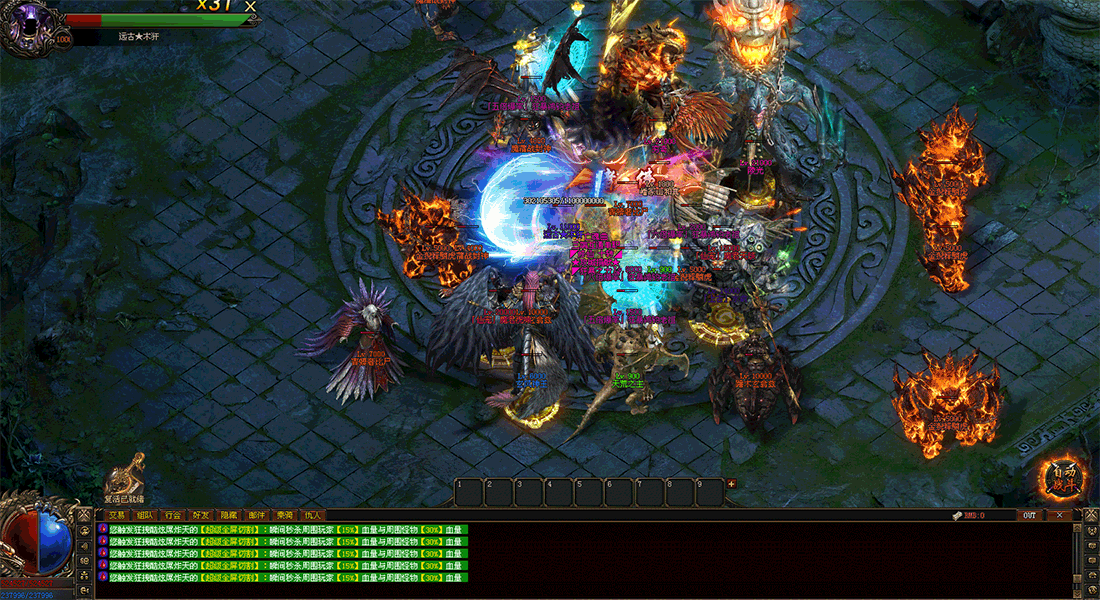Click the red plus beside hotbar
Screen dimensions: 1100x600
click(x=731, y=484)
